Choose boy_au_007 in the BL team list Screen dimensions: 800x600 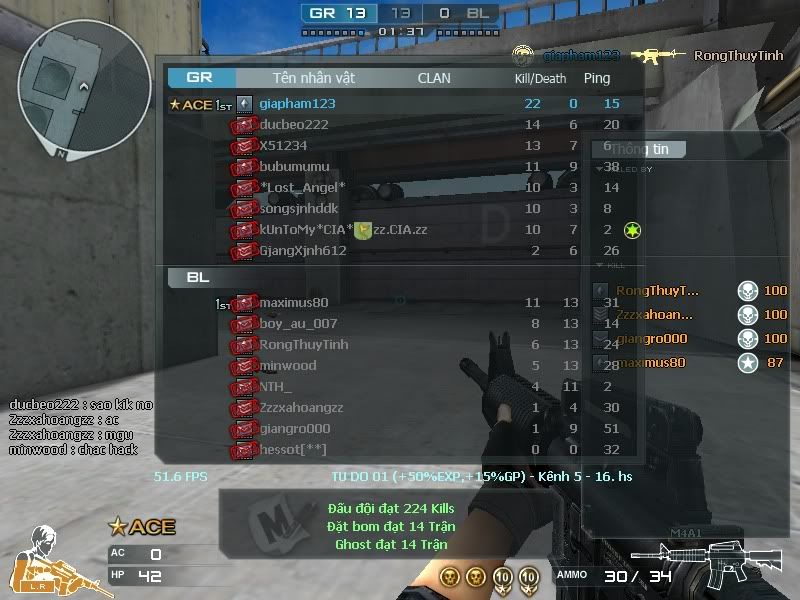298,324
